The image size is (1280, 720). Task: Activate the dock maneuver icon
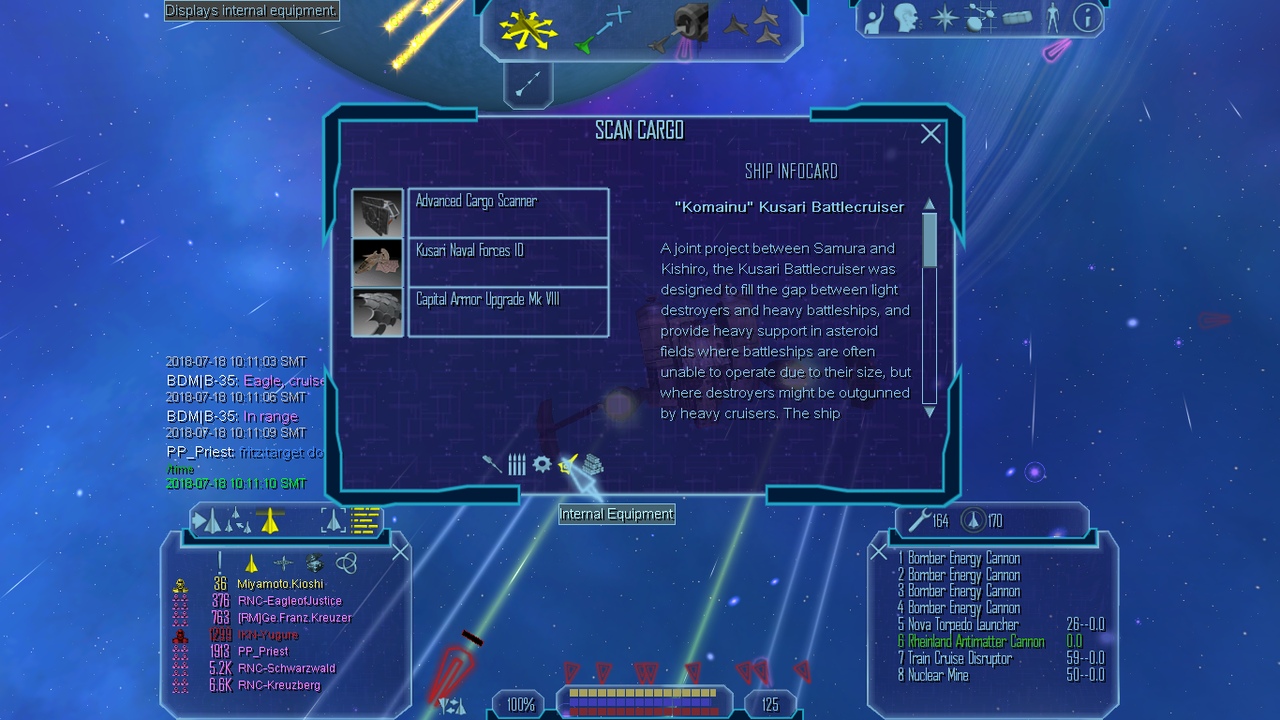[682, 28]
